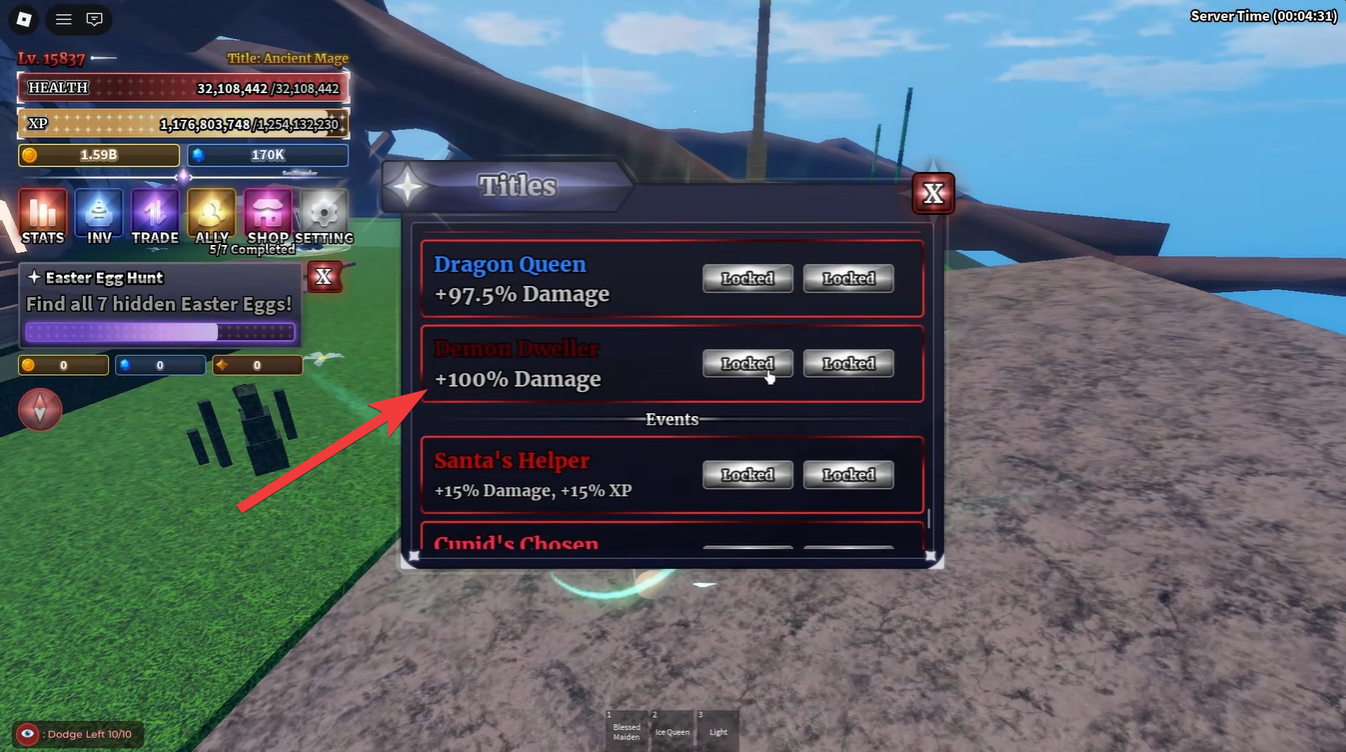
Task: Toggle Locked slot for Santa's Helper
Action: coord(747,474)
